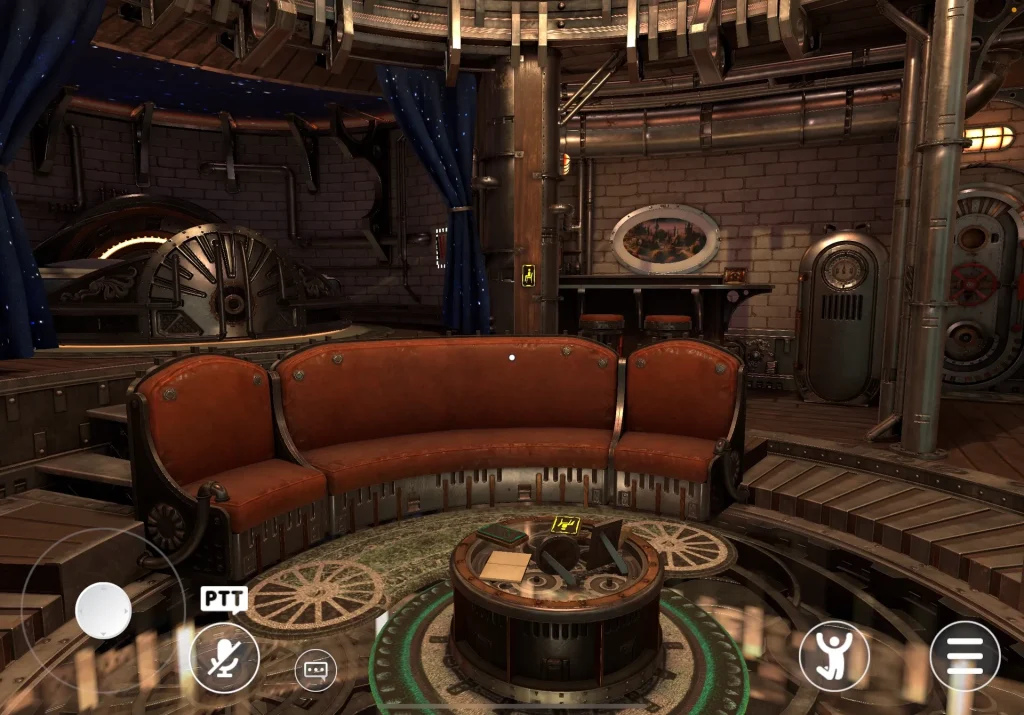
Task: Activate the PTT push-to-talk label
Action: click(224, 599)
